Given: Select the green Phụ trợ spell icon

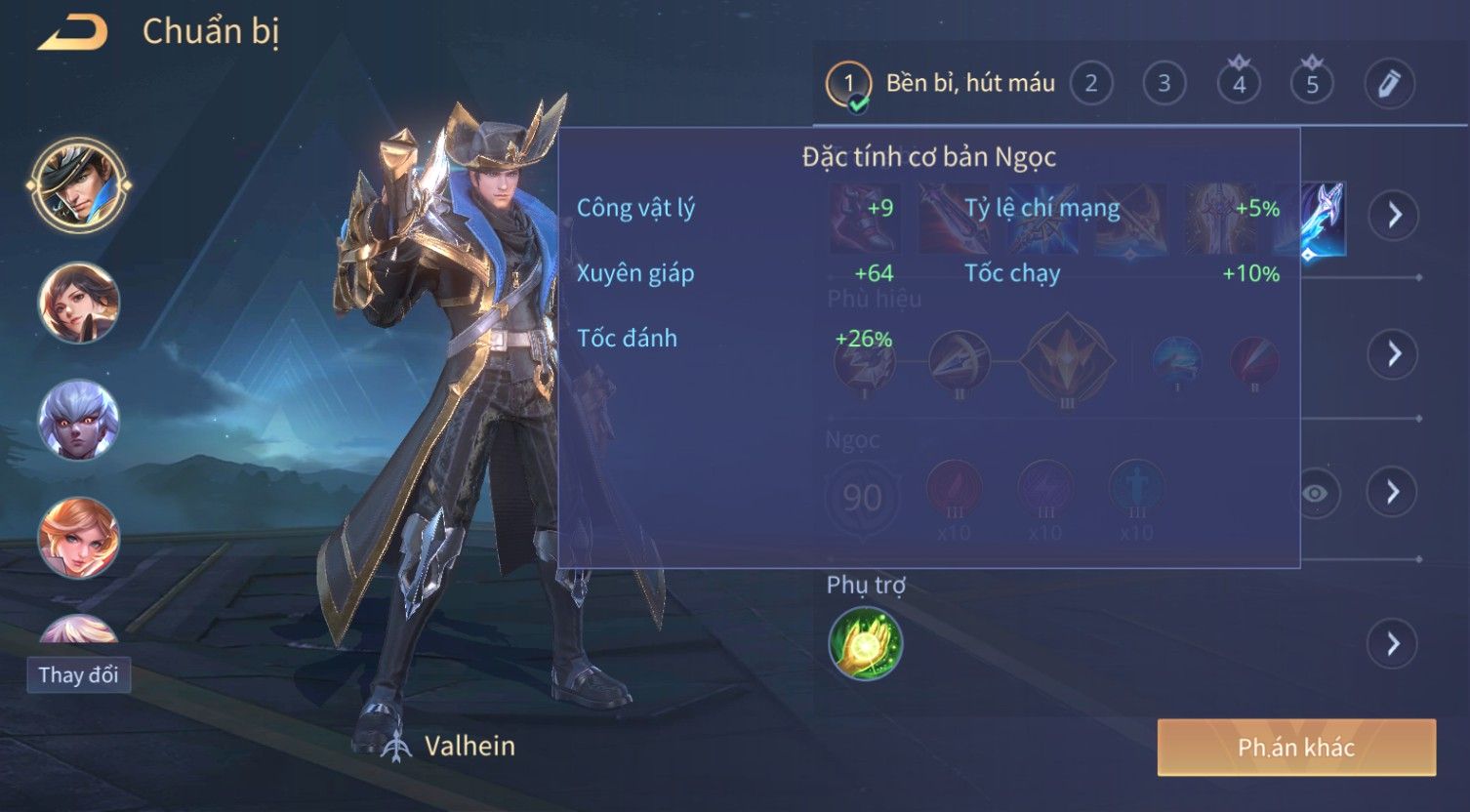Looking at the screenshot, I should [x=866, y=644].
